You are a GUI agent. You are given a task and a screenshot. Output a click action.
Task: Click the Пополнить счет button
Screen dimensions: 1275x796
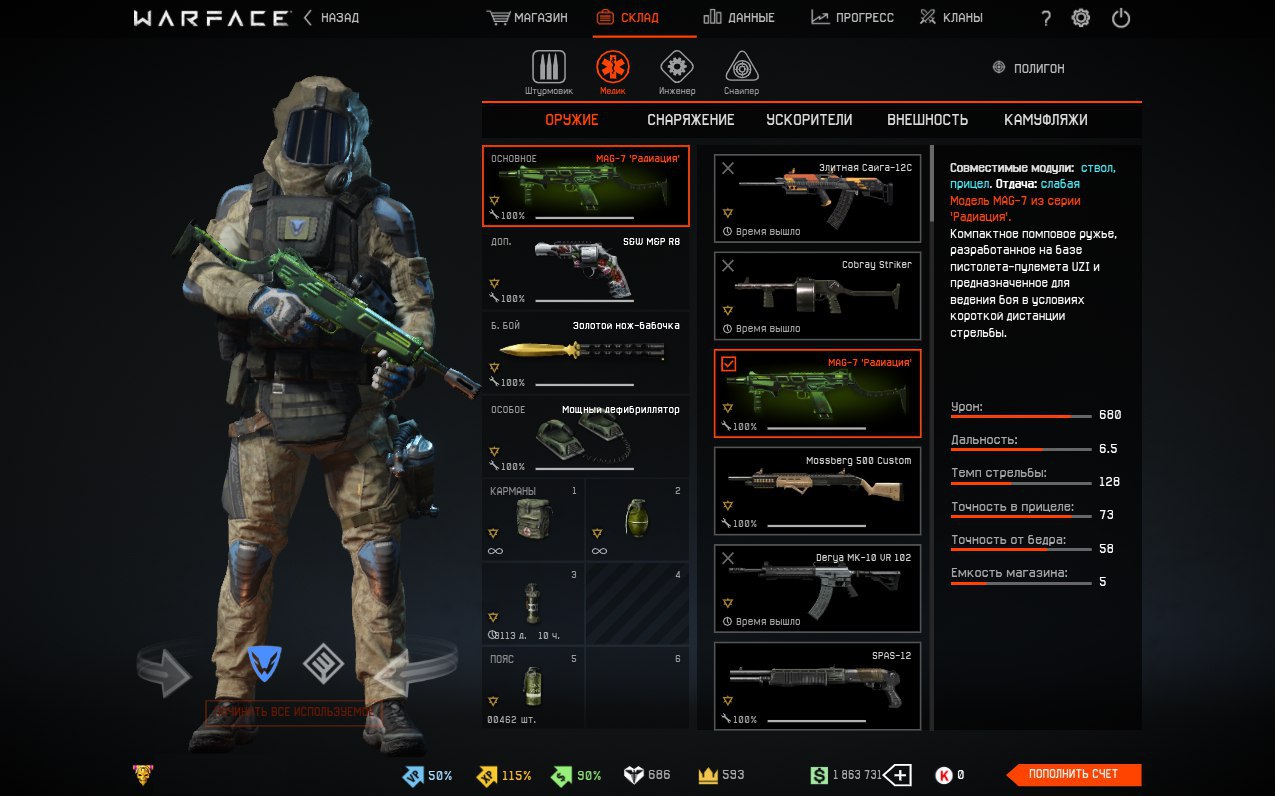point(1073,774)
